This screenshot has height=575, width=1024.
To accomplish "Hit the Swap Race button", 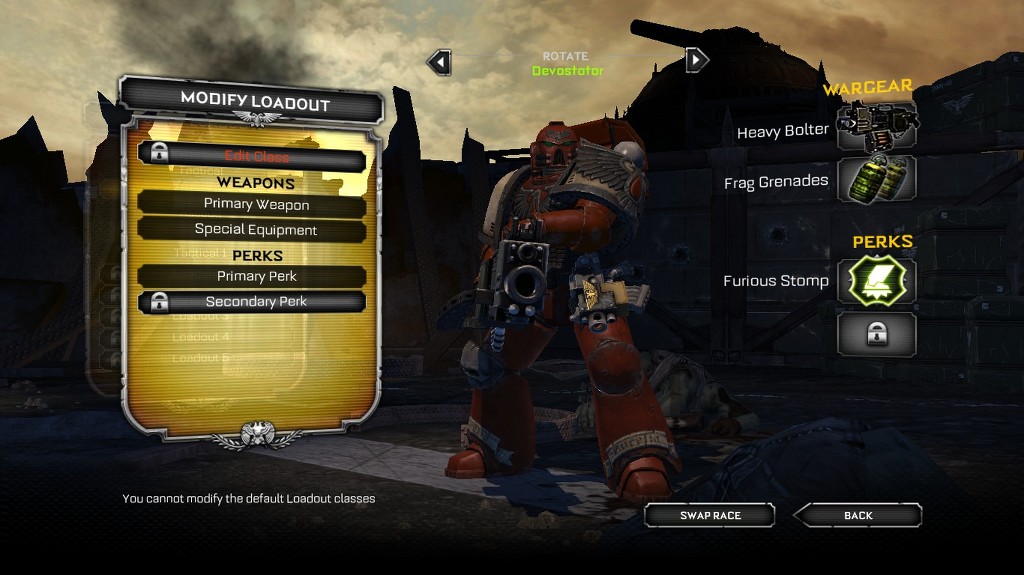I will [x=710, y=515].
